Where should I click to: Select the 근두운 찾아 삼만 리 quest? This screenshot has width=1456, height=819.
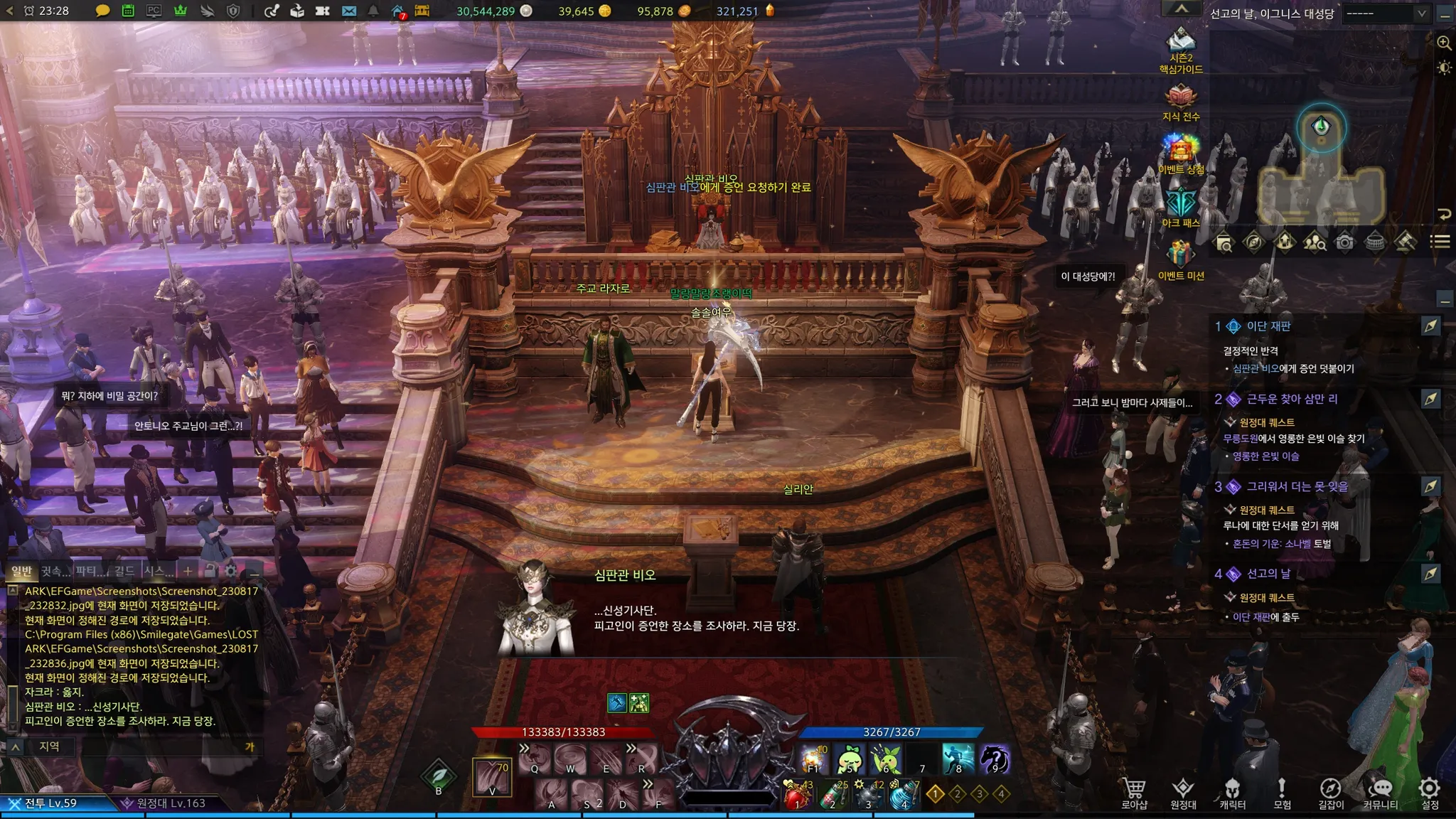coord(1292,400)
